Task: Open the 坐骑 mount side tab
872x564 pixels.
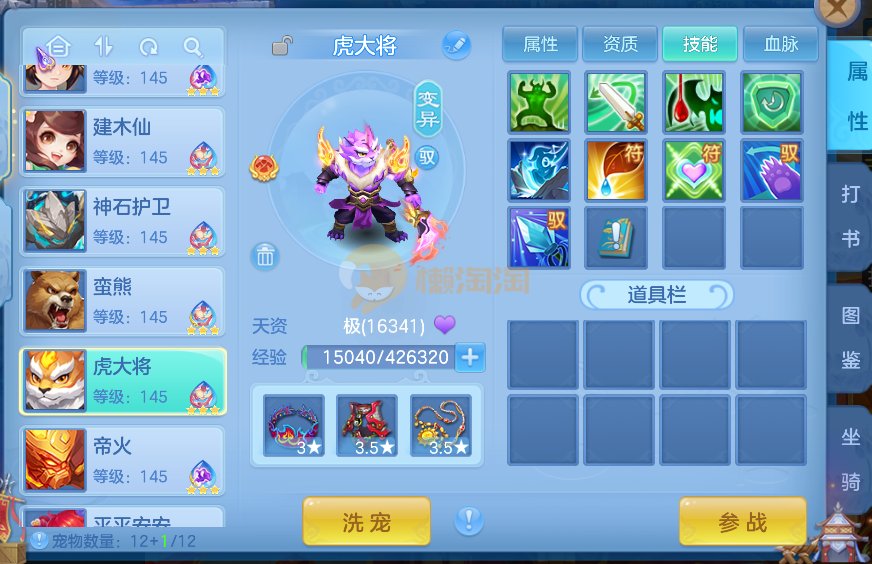Action: point(850,459)
